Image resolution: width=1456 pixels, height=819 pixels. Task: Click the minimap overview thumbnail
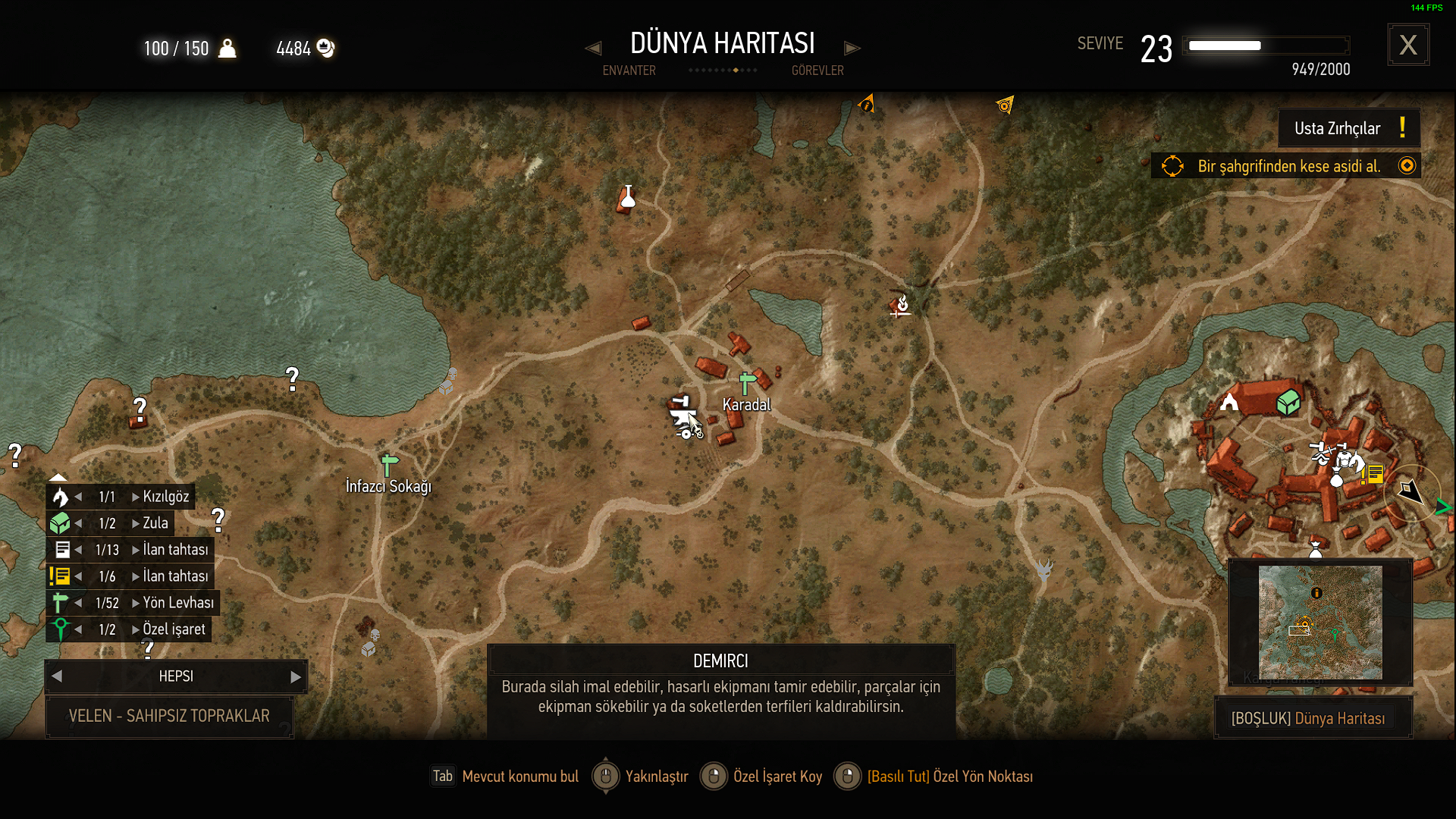coord(1320,623)
